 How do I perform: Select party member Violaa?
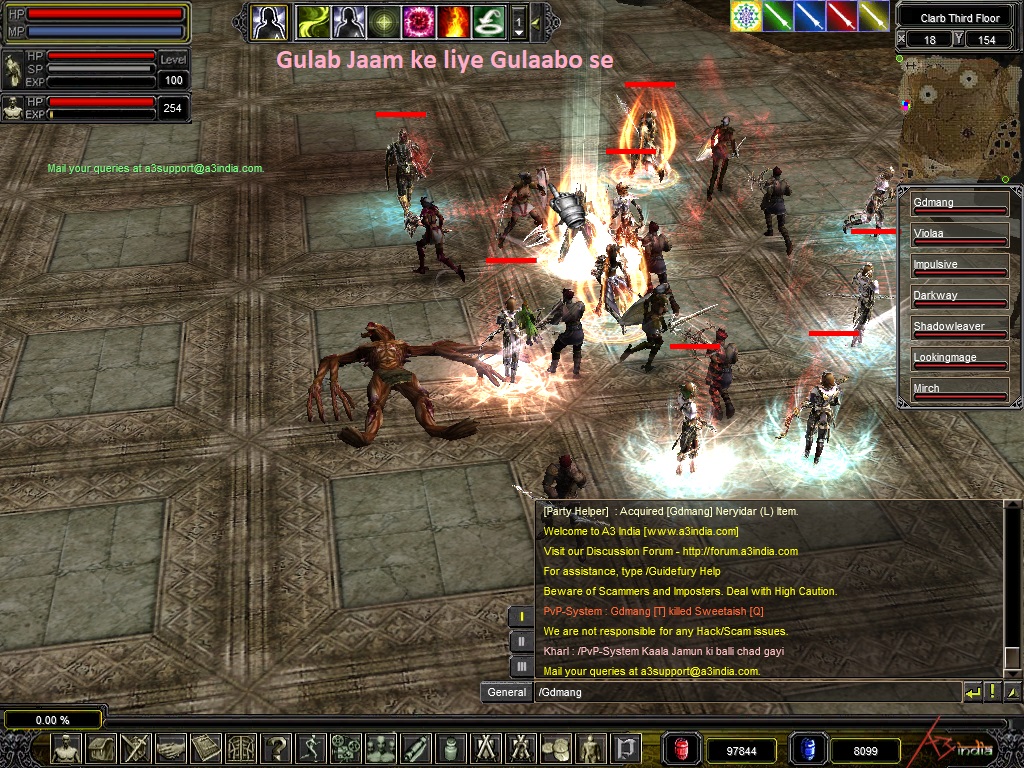959,235
